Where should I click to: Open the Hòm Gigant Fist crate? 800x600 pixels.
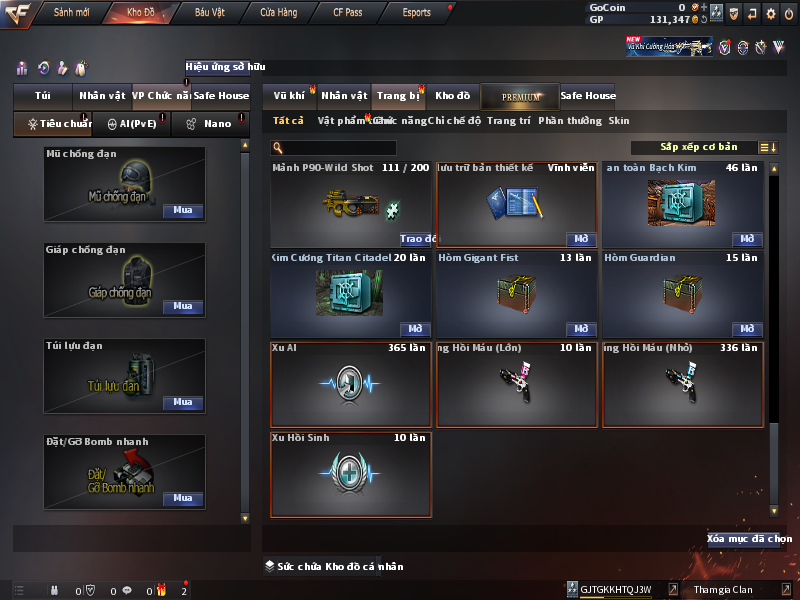581,329
